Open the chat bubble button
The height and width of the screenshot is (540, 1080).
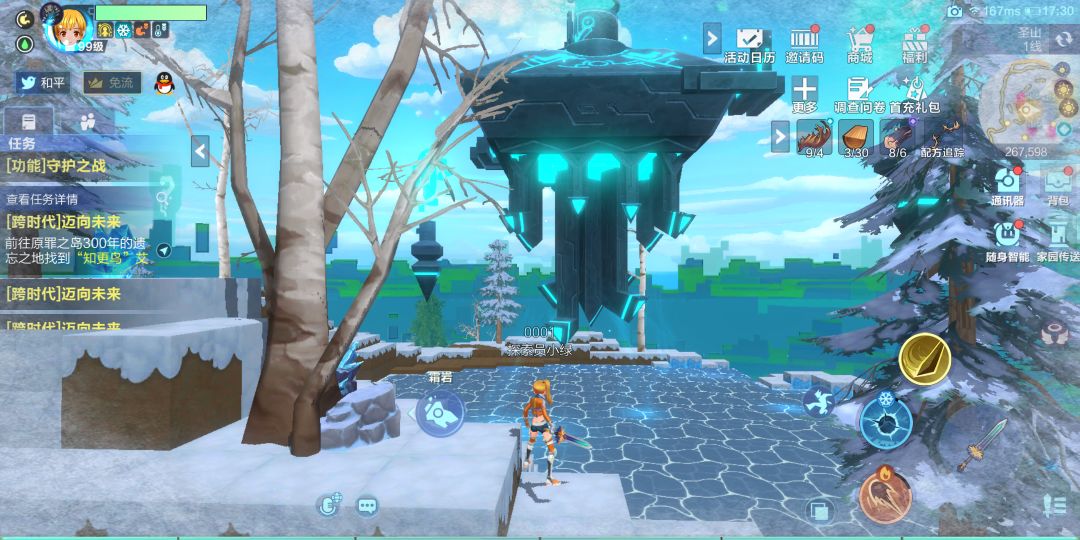(367, 506)
